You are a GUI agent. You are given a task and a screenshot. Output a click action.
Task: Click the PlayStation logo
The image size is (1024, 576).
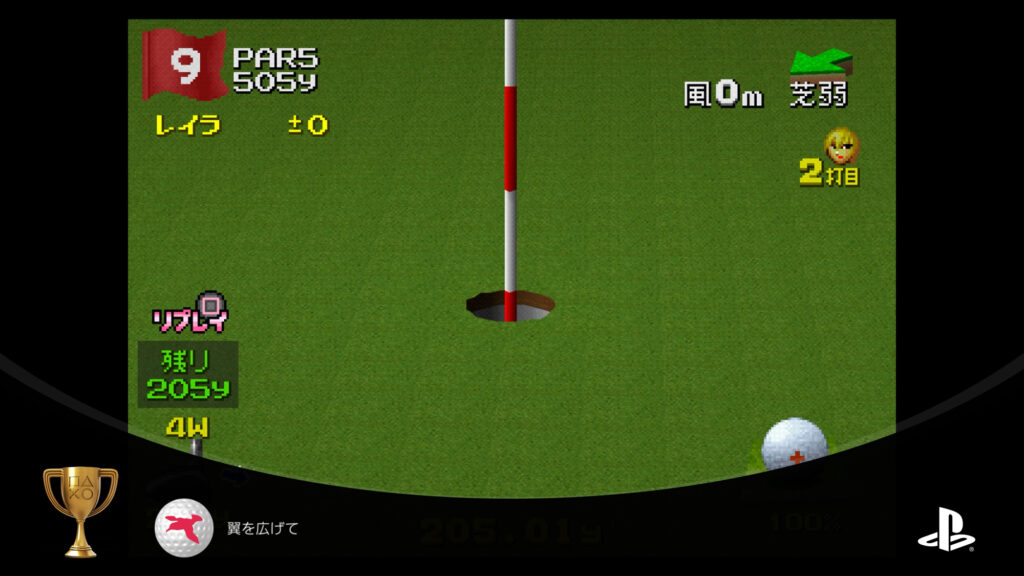[946, 535]
